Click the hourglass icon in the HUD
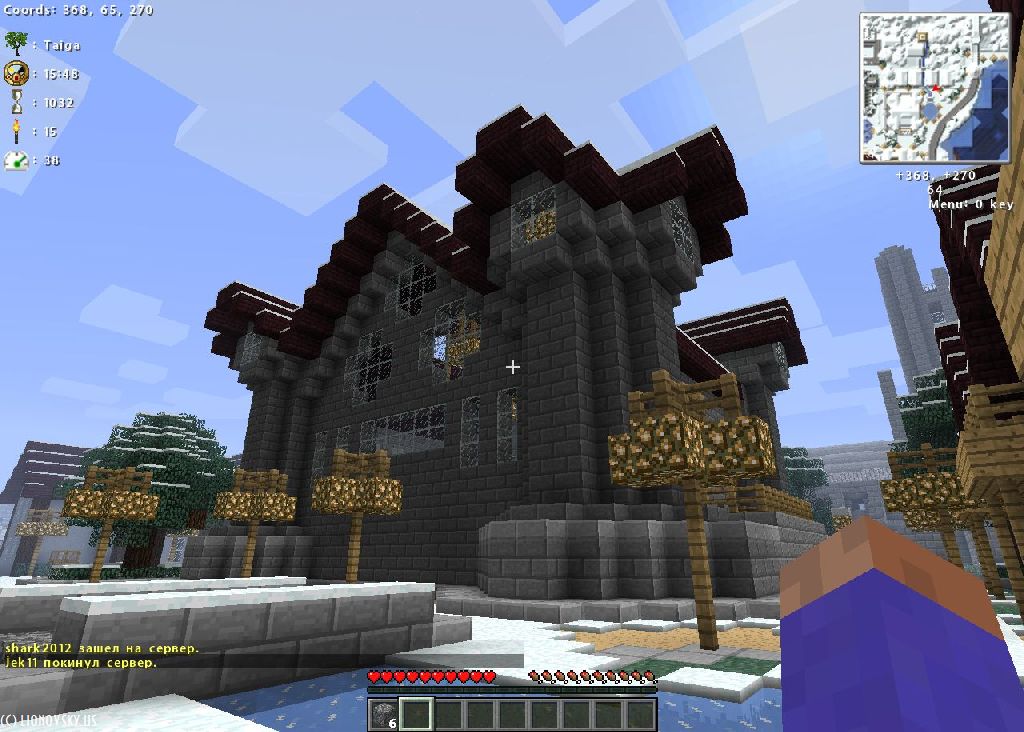This screenshot has width=1024, height=732. coord(16,102)
